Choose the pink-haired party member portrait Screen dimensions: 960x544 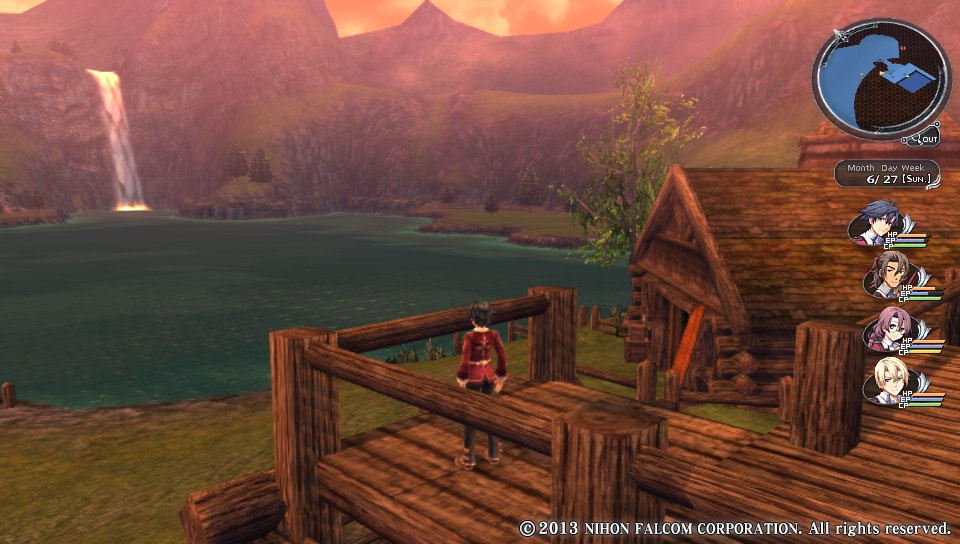pyautogui.click(x=885, y=329)
